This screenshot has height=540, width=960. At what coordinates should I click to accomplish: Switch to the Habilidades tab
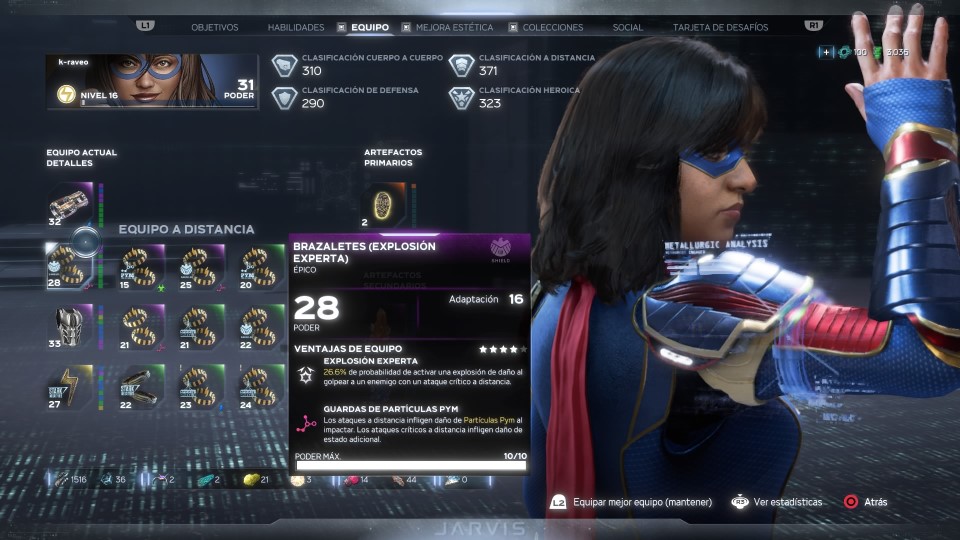[296, 27]
